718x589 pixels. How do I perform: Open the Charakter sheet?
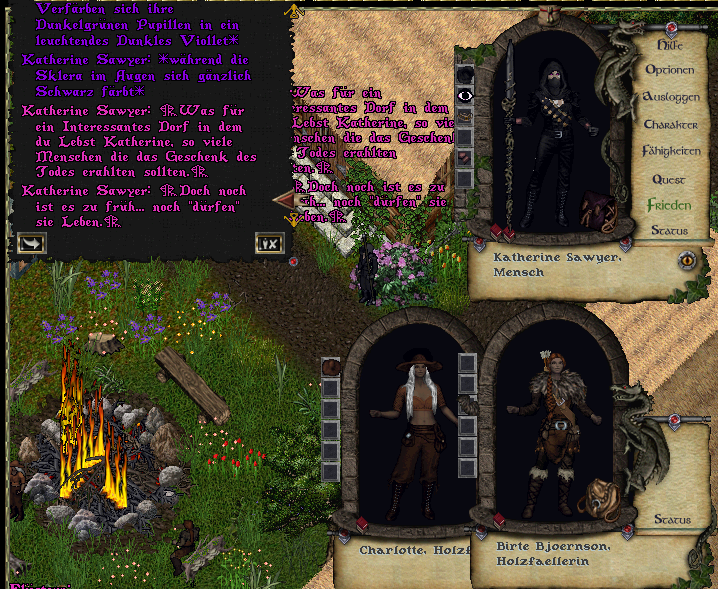tap(670, 125)
